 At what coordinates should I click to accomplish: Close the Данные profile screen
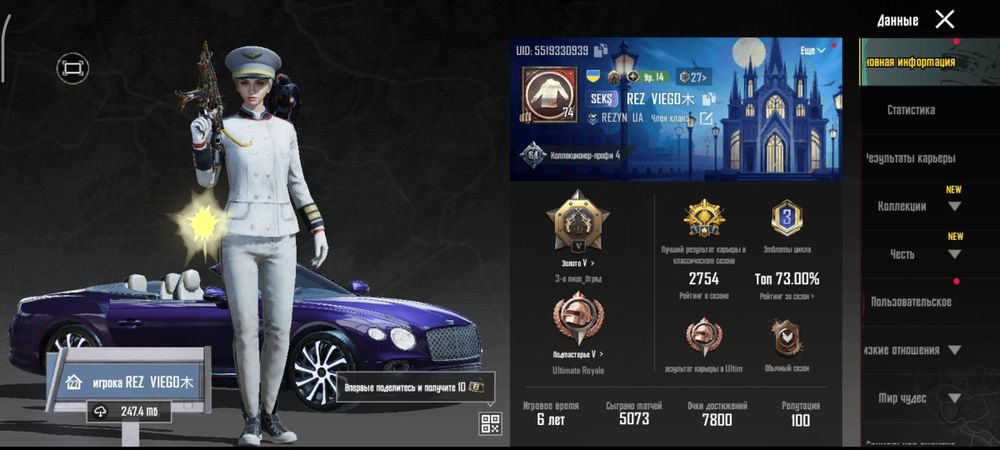click(944, 19)
